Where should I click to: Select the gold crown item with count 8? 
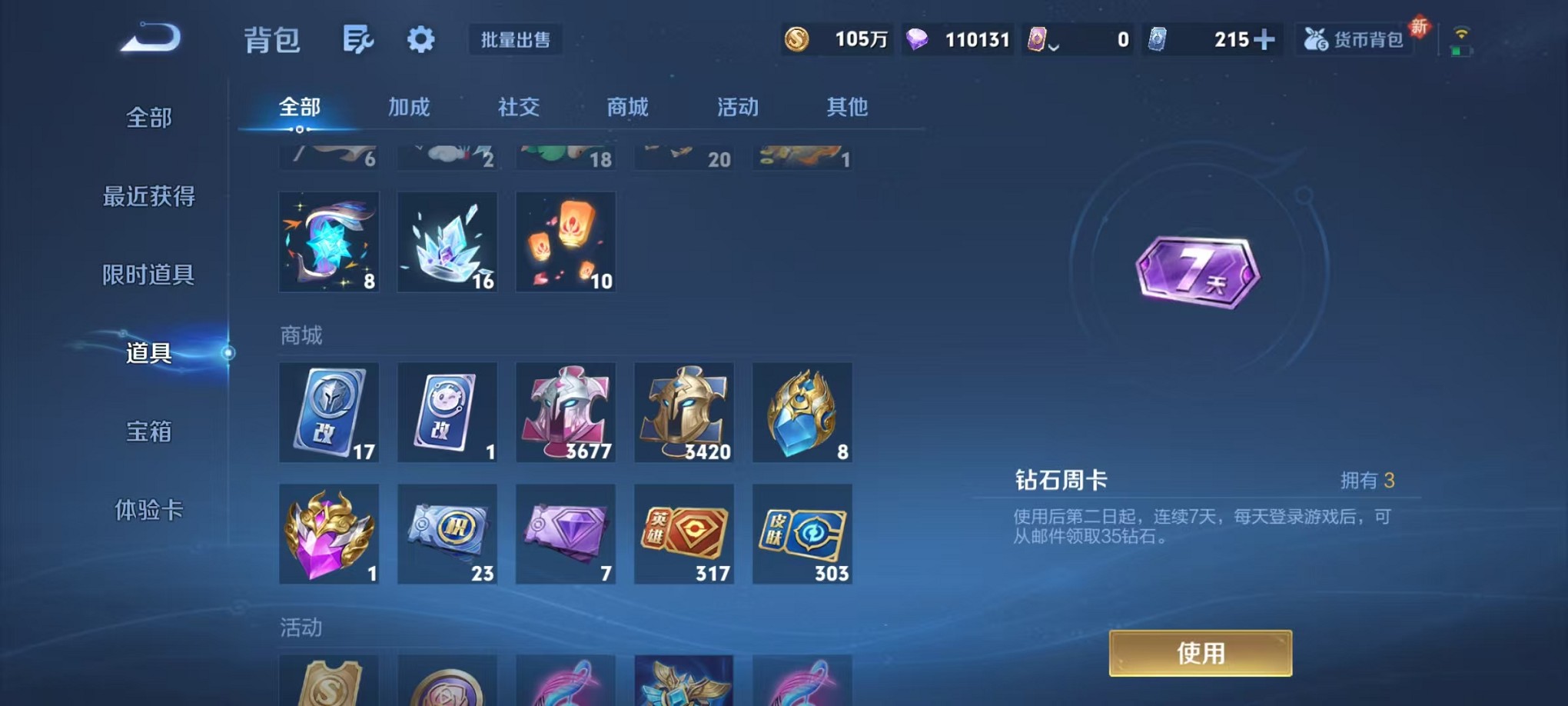pos(802,412)
